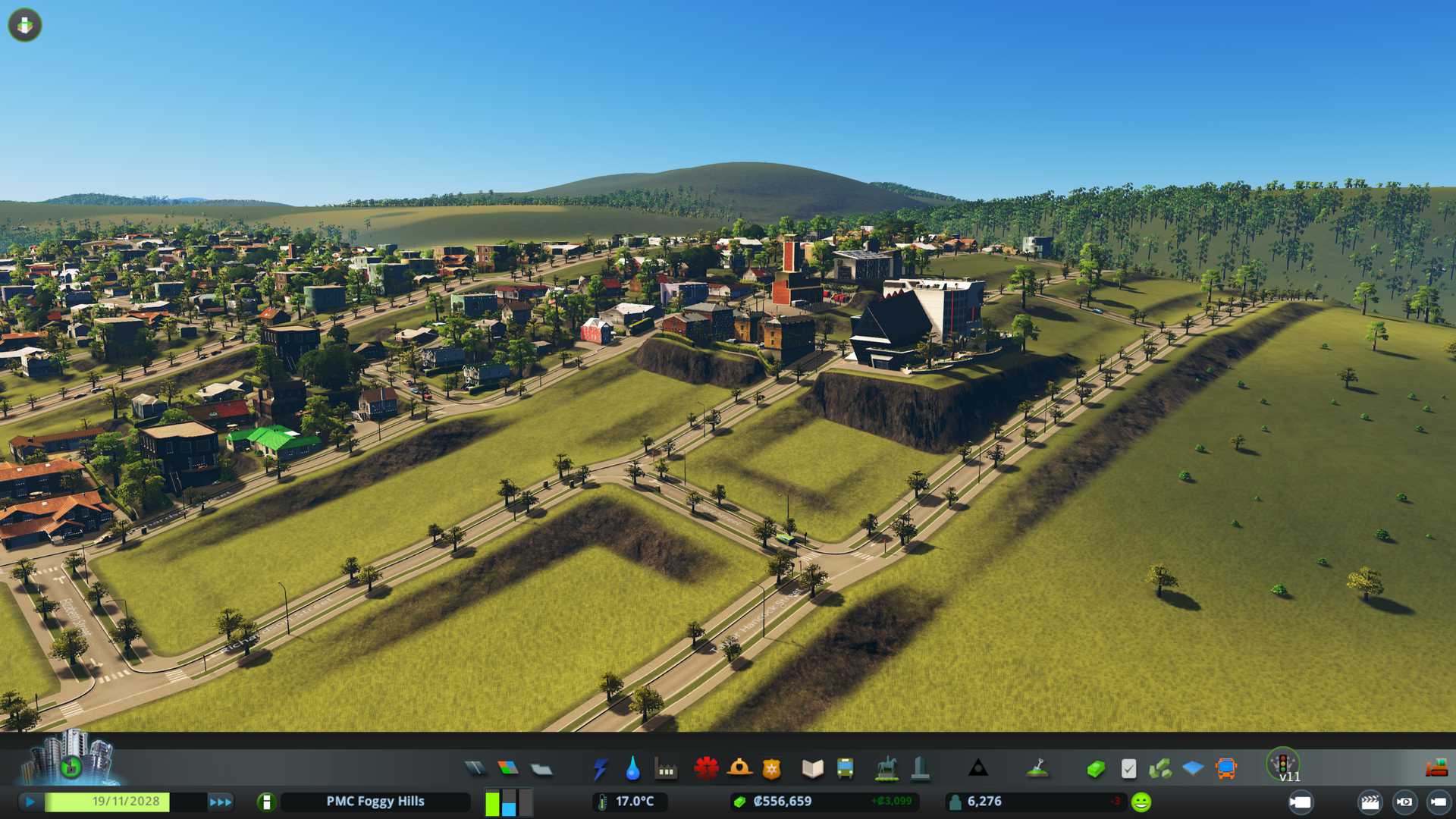
Task: Open the Roads build menu
Action: click(x=475, y=769)
